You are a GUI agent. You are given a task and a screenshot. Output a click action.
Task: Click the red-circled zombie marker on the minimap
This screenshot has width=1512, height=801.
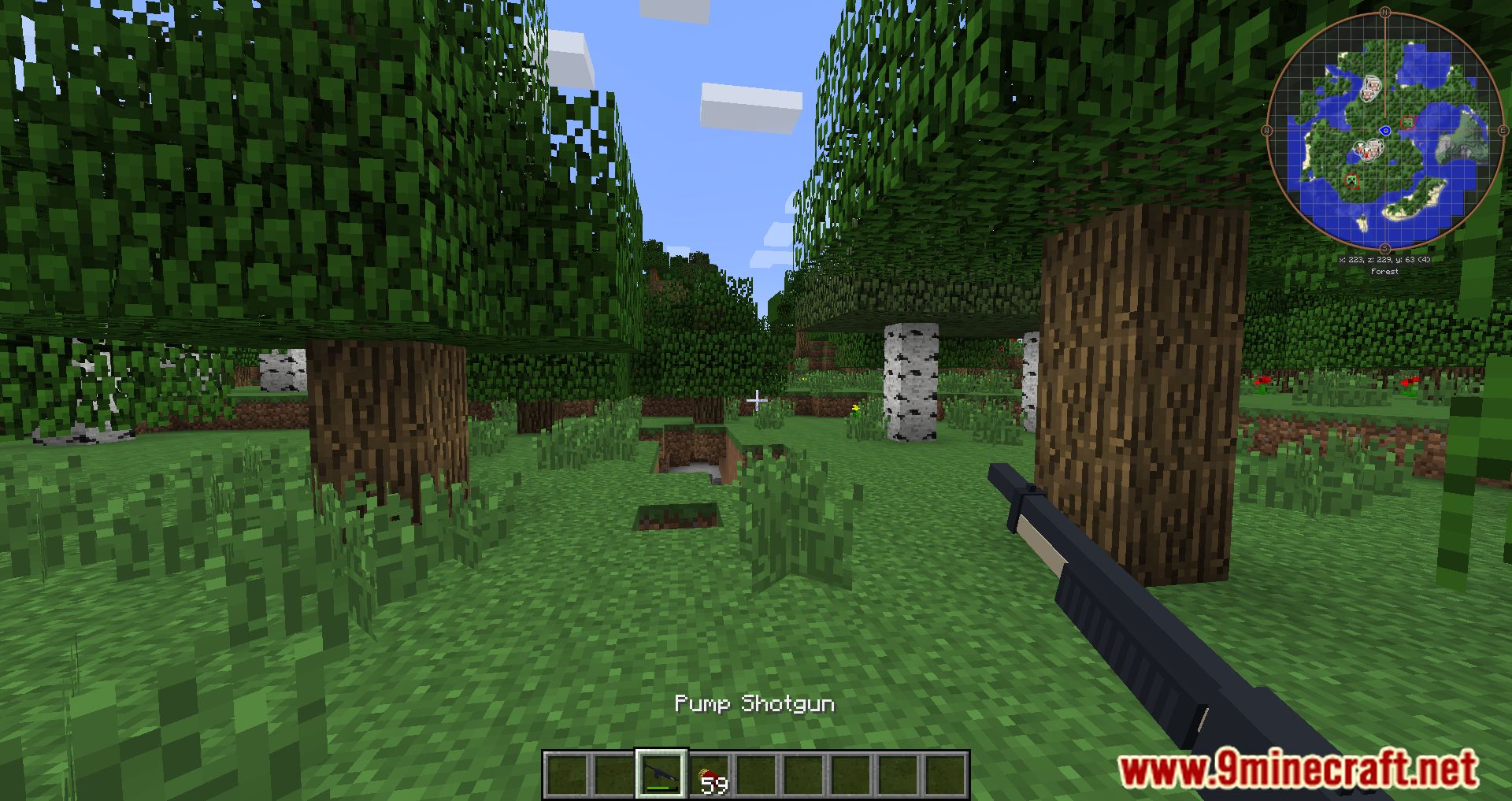(x=1408, y=123)
